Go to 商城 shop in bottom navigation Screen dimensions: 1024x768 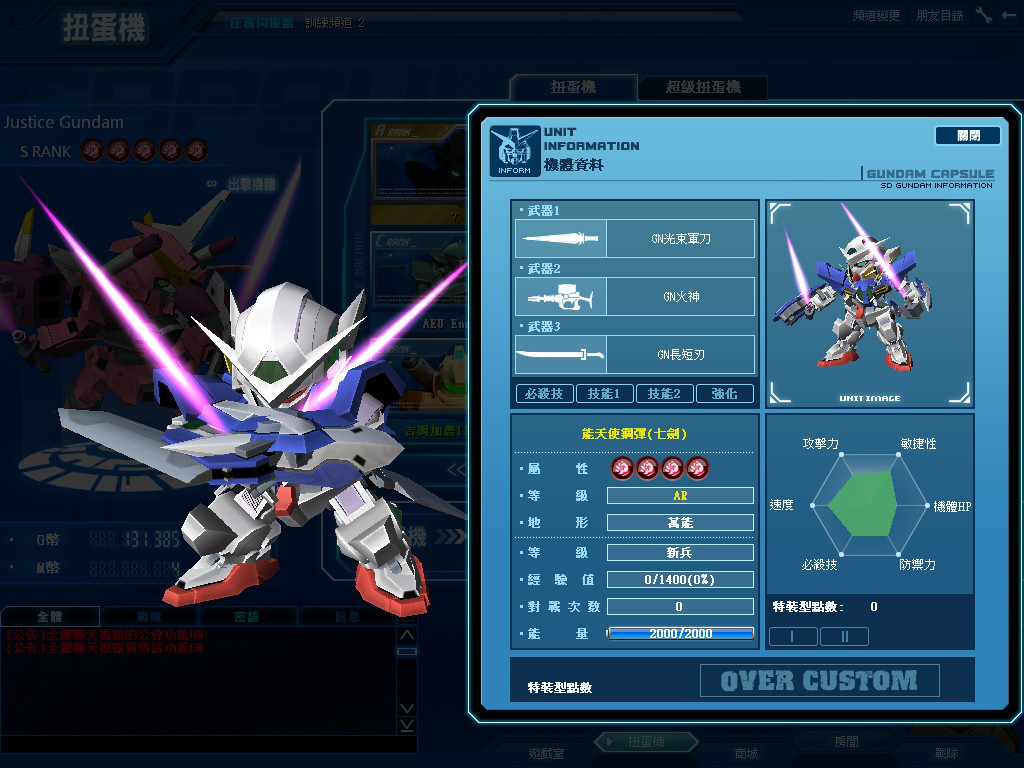click(746, 753)
